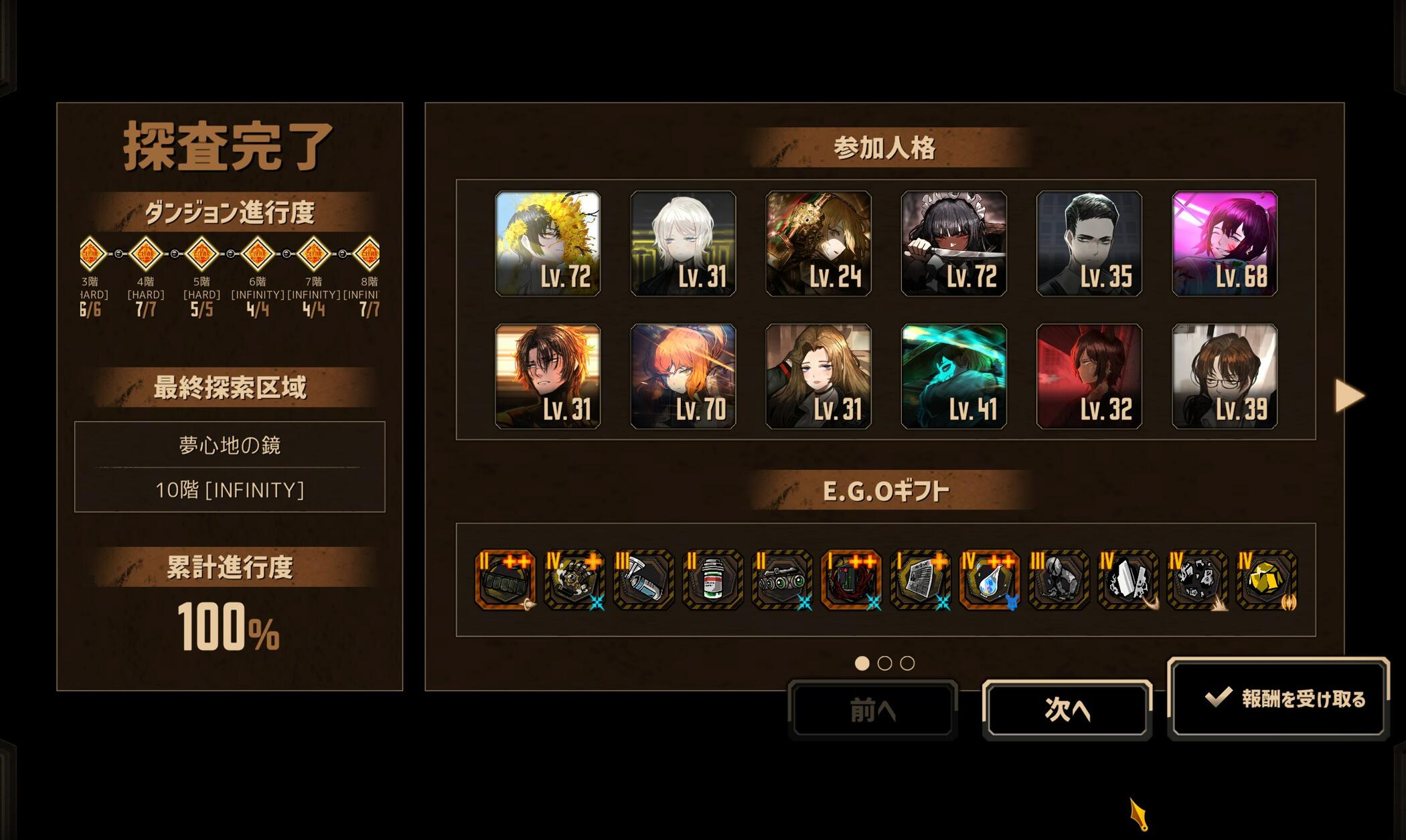Pick the red-background identity Lv. 32
The width and height of the screenshot is (1406, 840).
(x=1089, y=376)
